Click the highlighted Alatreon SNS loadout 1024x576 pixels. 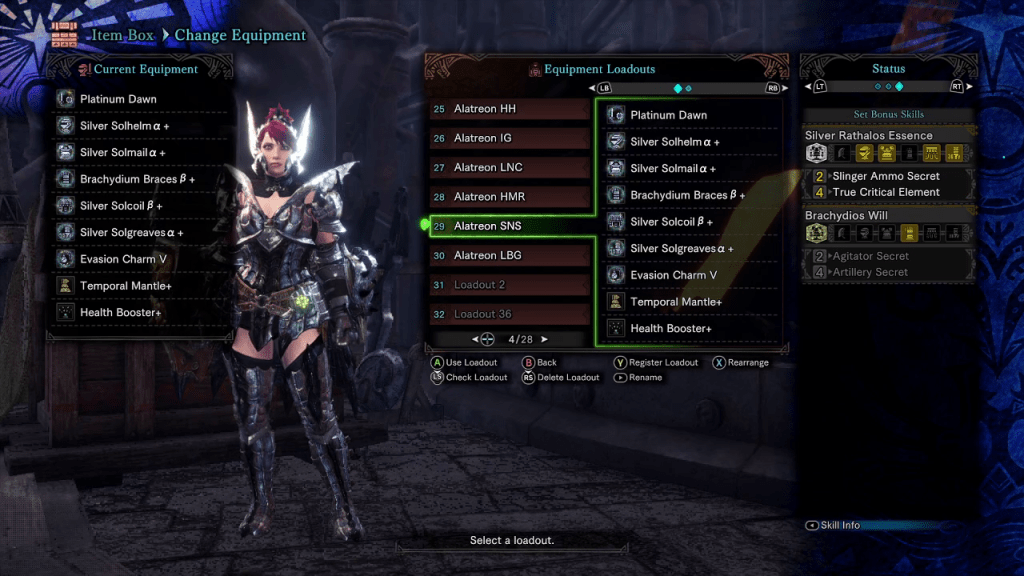(x=508, y=226)
